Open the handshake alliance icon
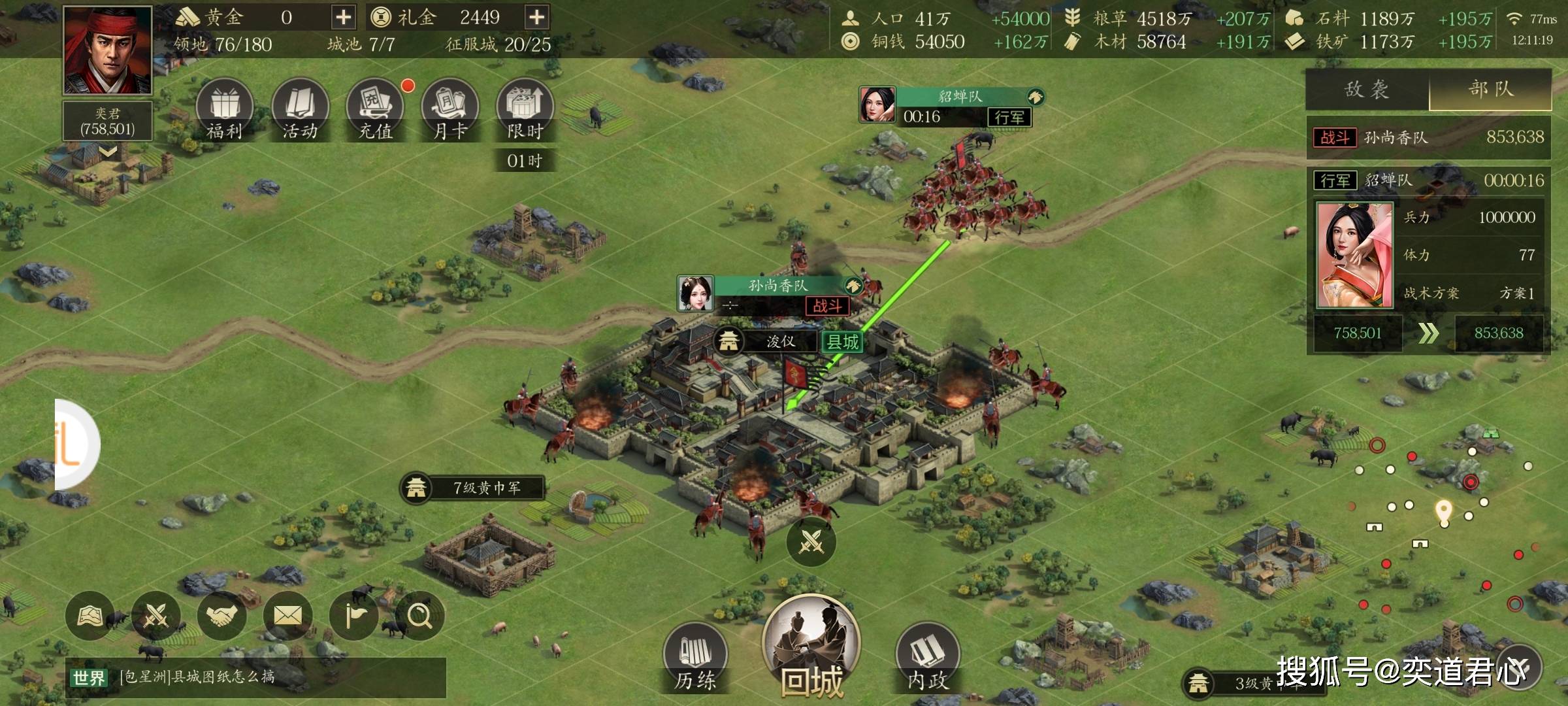 pyautogui.click(x=222, y=616)
